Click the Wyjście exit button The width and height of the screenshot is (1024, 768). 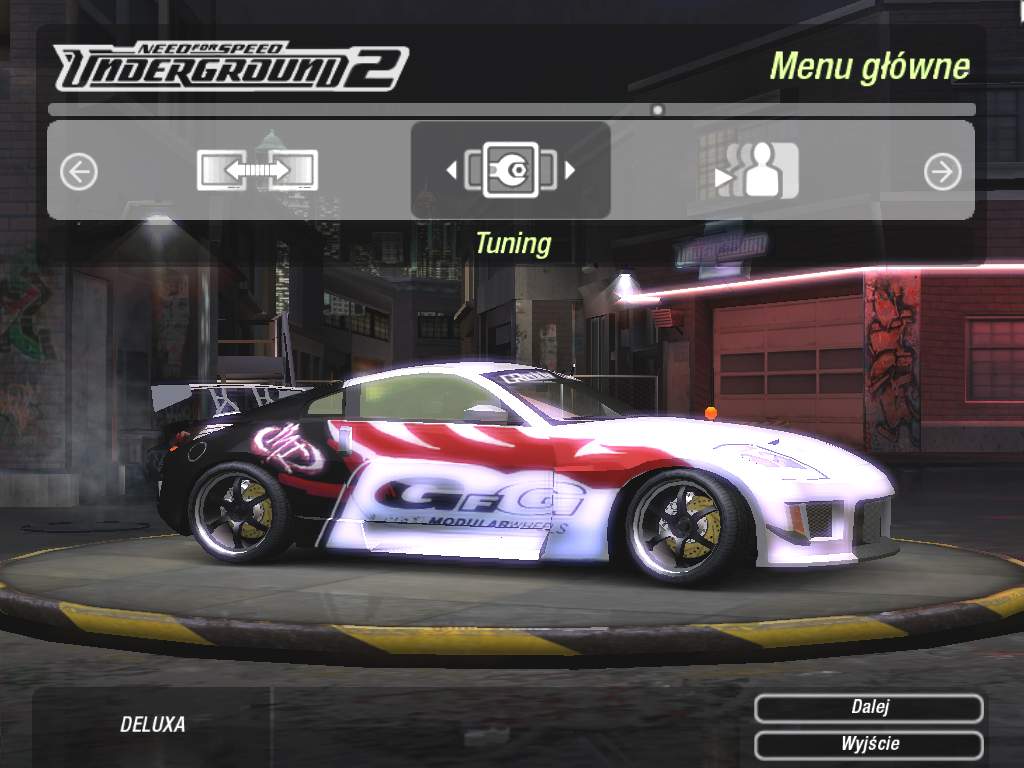[x=869, y=744]
